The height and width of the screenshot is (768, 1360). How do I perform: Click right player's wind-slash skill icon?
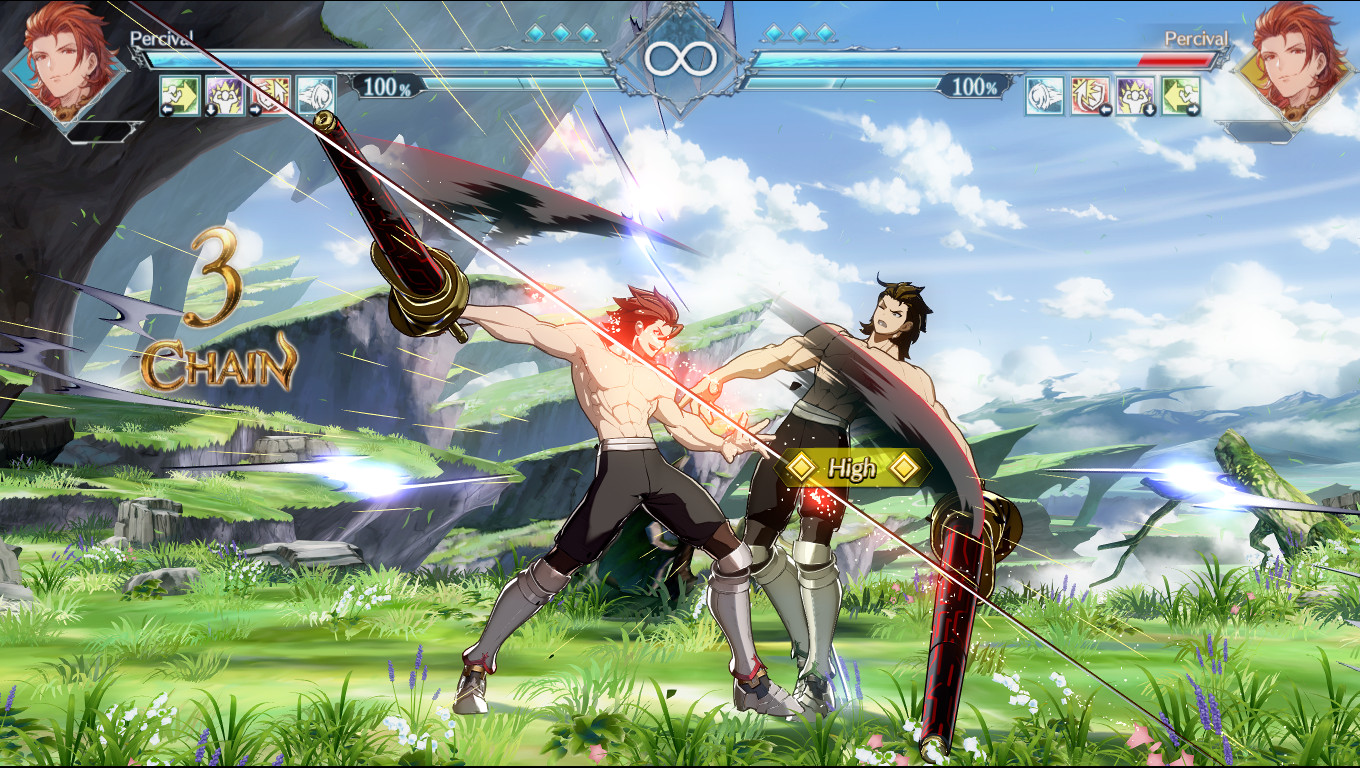[x=1043, y=96]
